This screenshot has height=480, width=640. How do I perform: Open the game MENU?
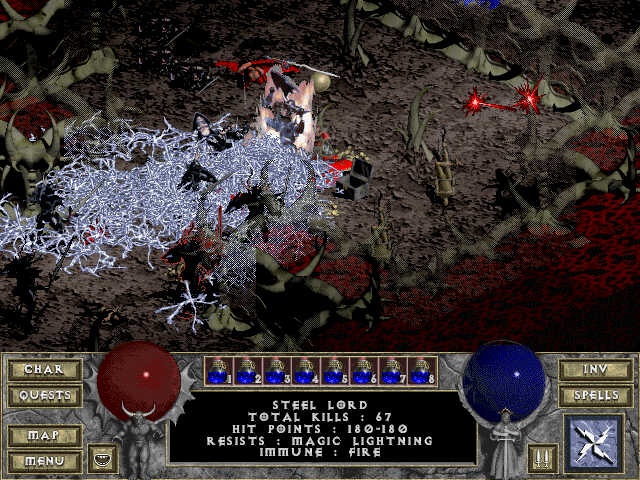point(44,462)
